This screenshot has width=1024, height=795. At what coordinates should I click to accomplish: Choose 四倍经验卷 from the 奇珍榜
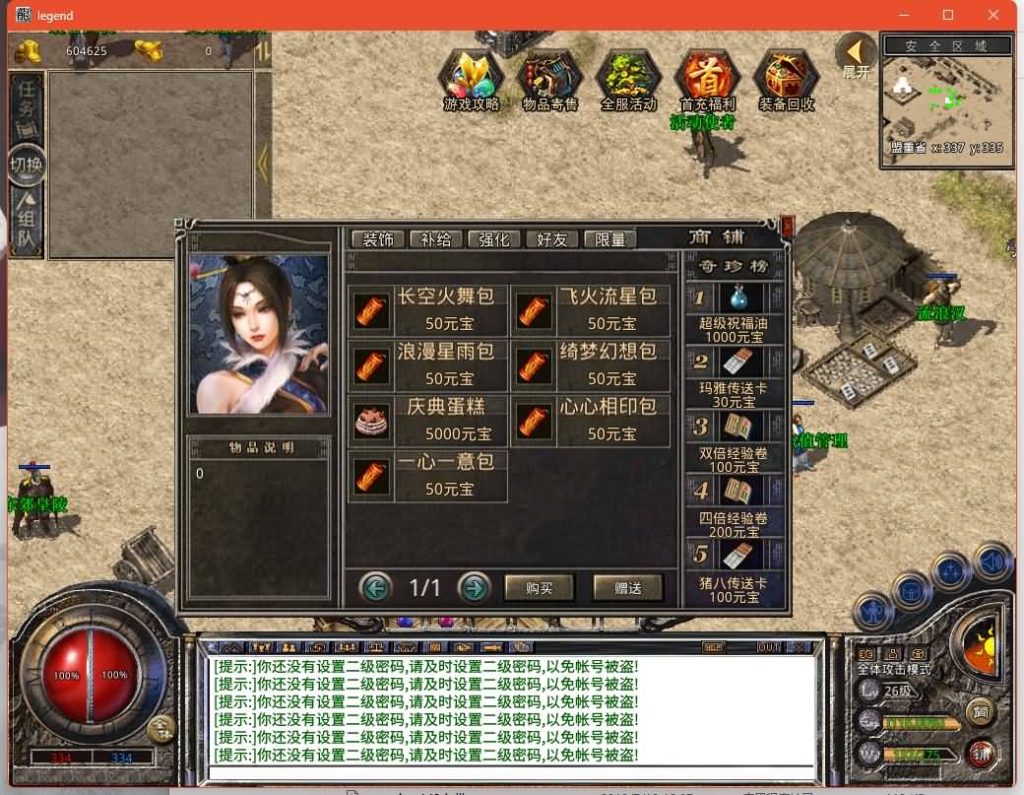[x=734, y=503]
